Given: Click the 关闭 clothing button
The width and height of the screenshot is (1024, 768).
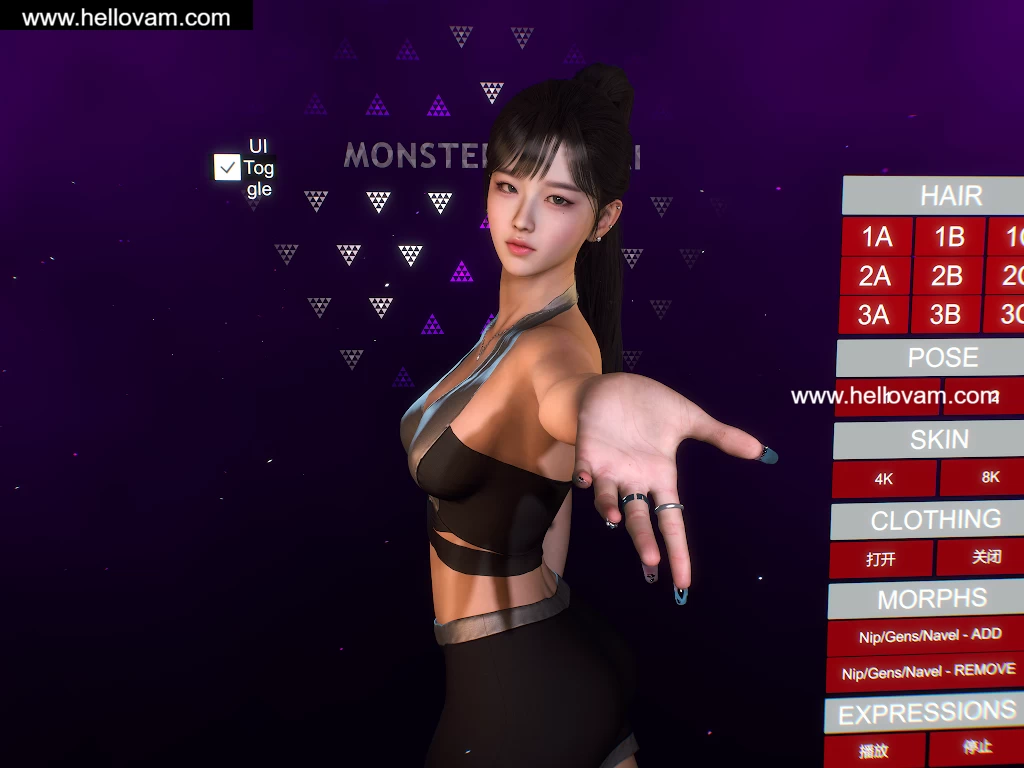Looking at the screenshot, I should click(983, 557).
